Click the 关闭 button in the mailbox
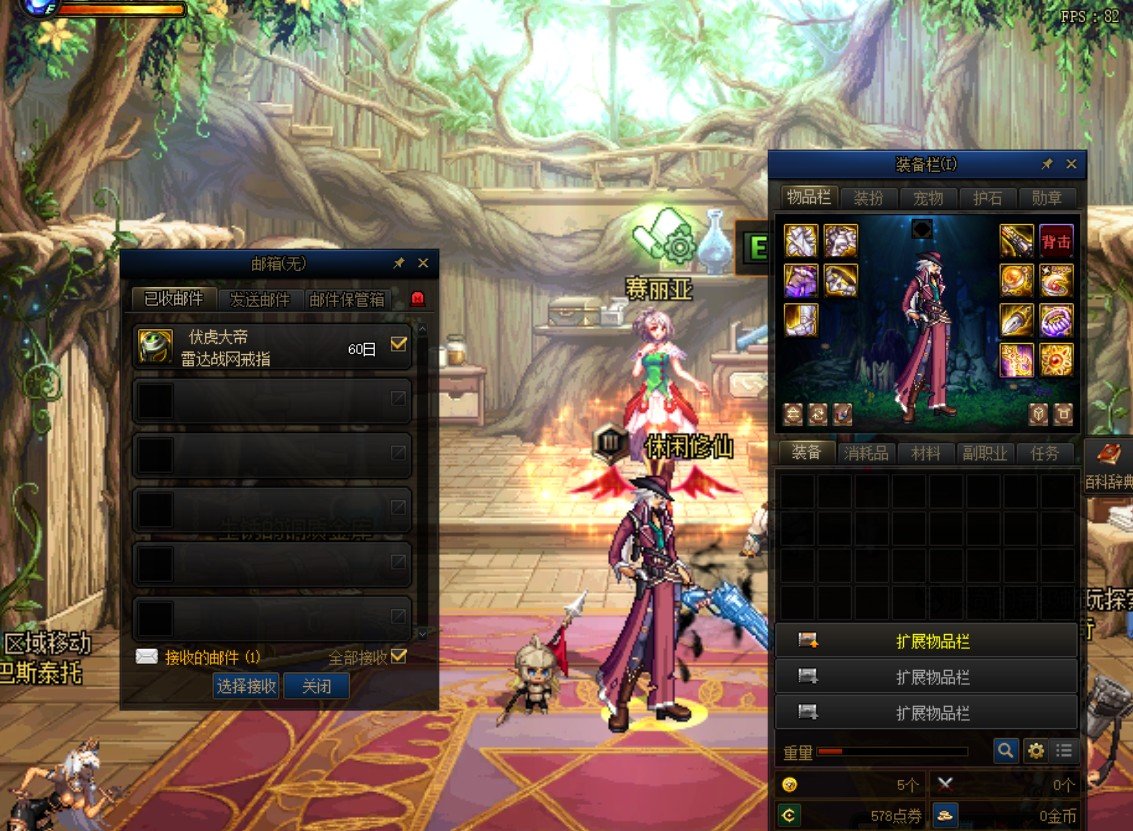 click(x=316, y=686)
